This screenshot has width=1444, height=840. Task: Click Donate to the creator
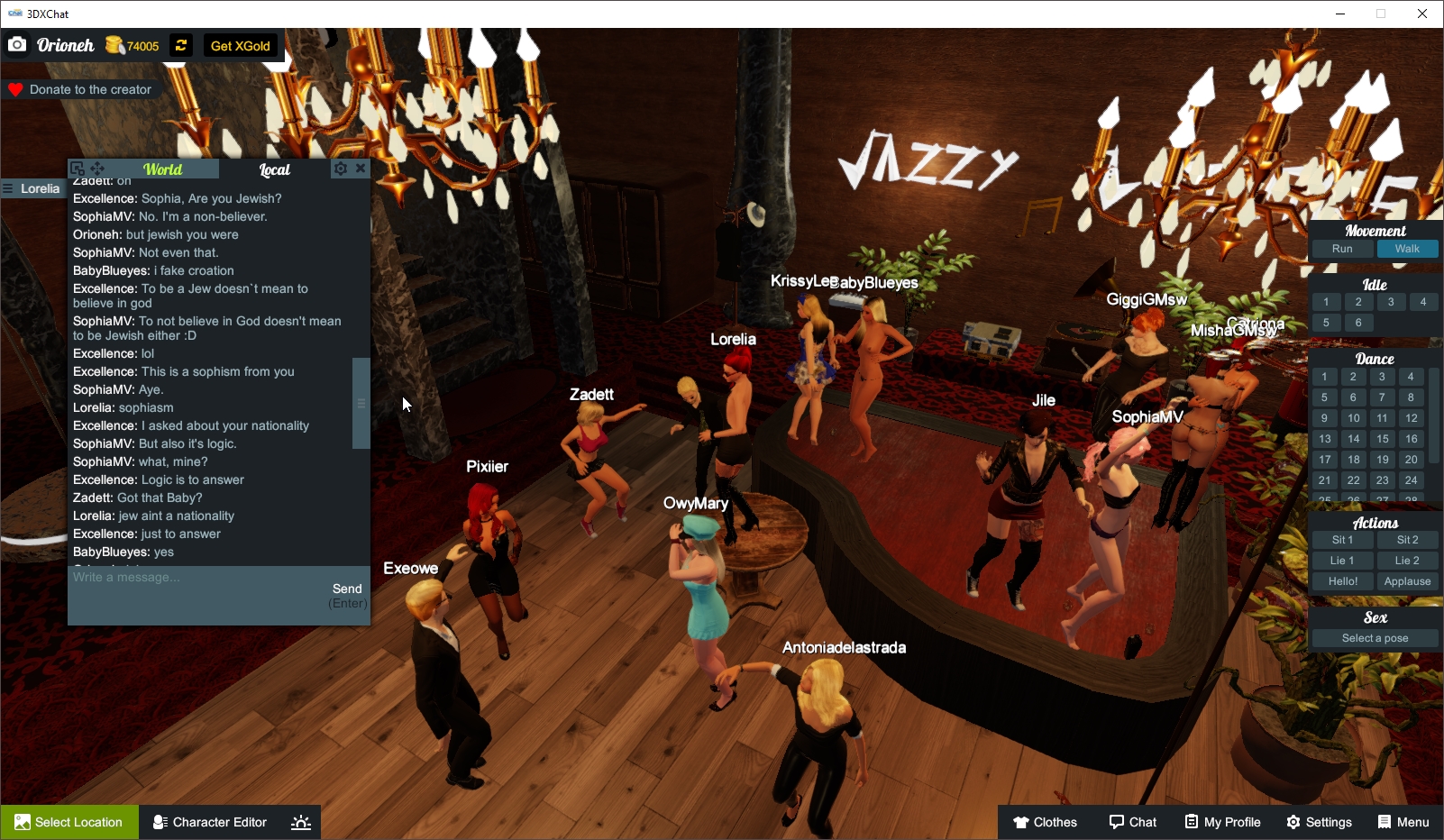click(x=82, y=89)
